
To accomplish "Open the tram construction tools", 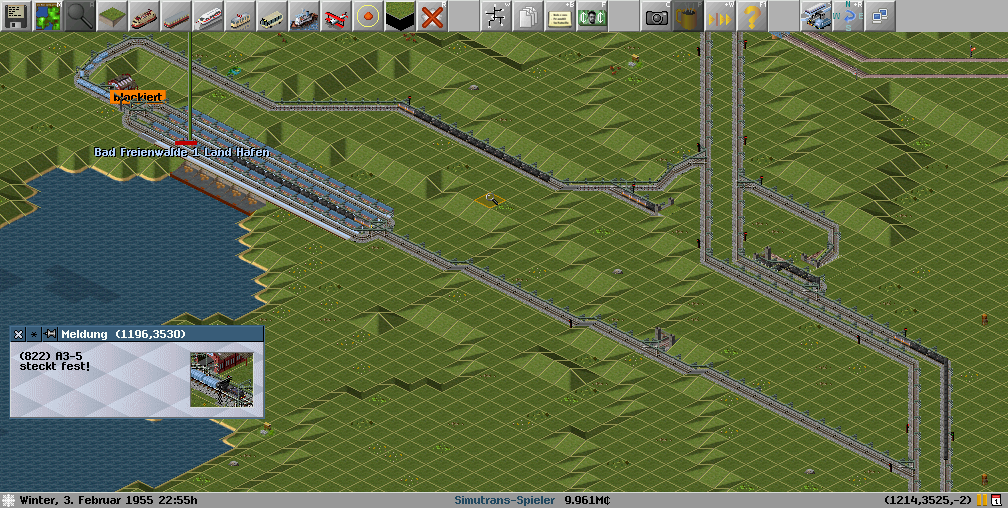I will [240, 16].
